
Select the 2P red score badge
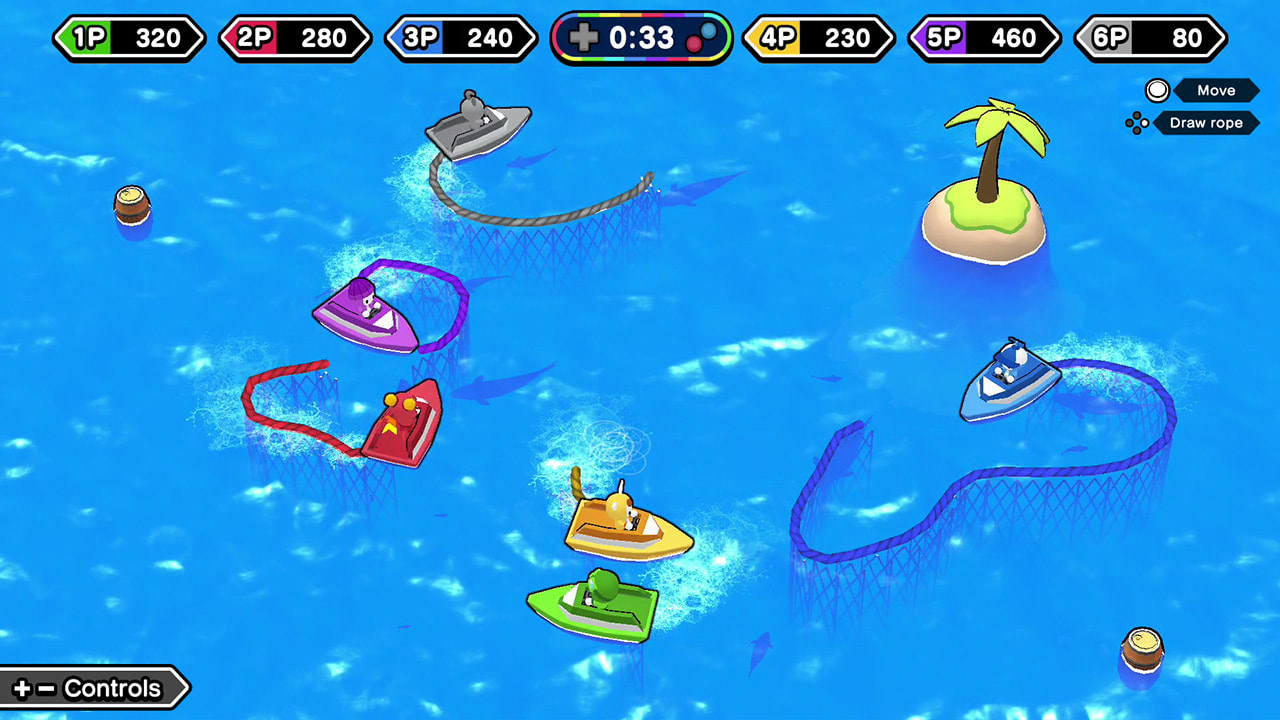pos(295,38)
